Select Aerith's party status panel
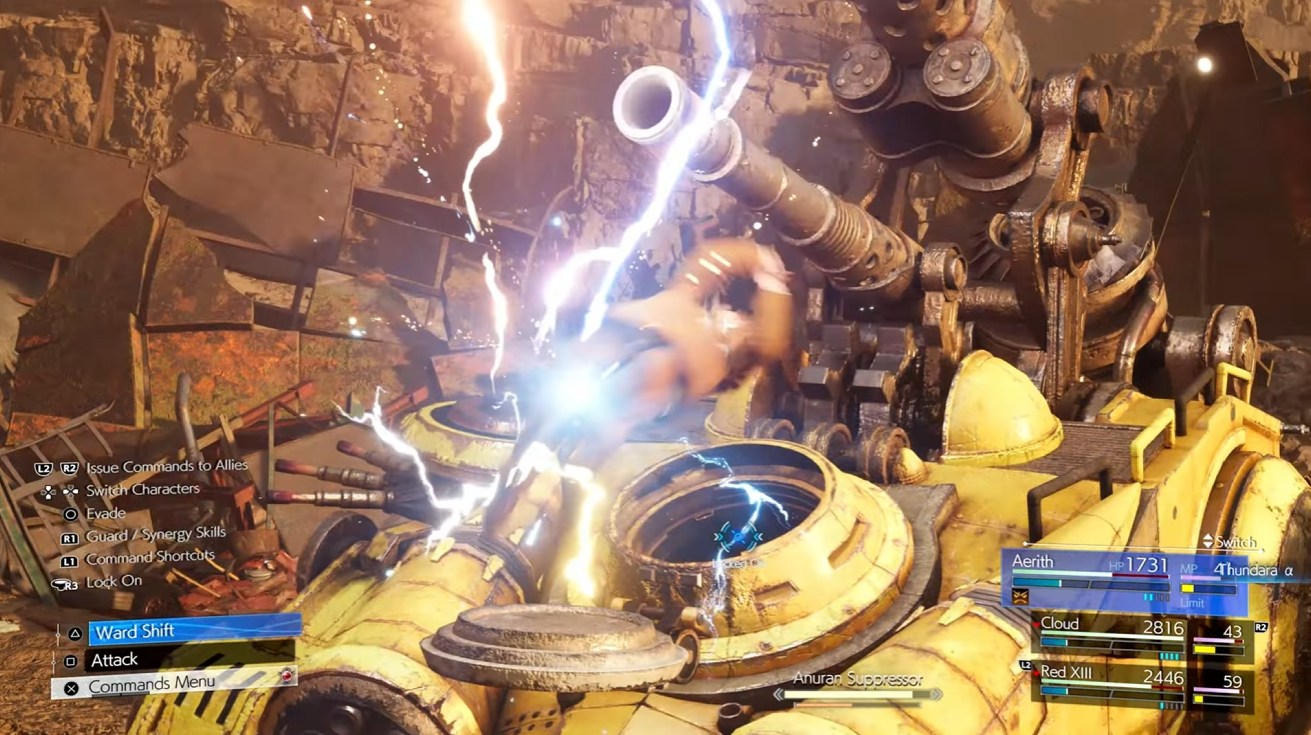Viewport: 1311px width, 735px height. point(1123,581)
